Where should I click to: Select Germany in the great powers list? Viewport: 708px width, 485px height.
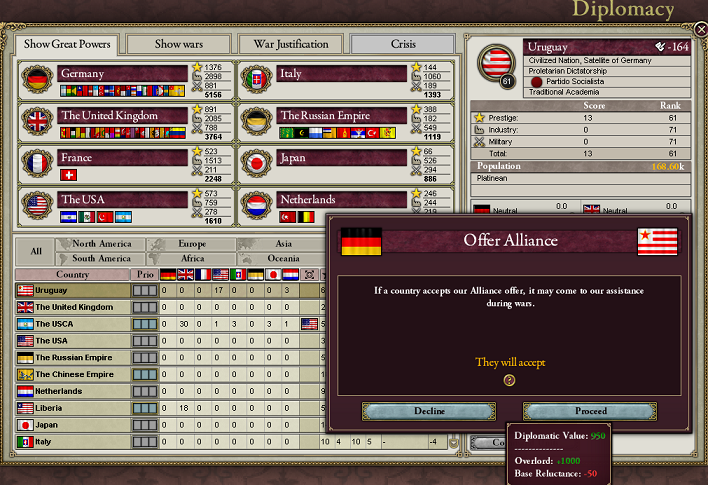tap(122, 74)
